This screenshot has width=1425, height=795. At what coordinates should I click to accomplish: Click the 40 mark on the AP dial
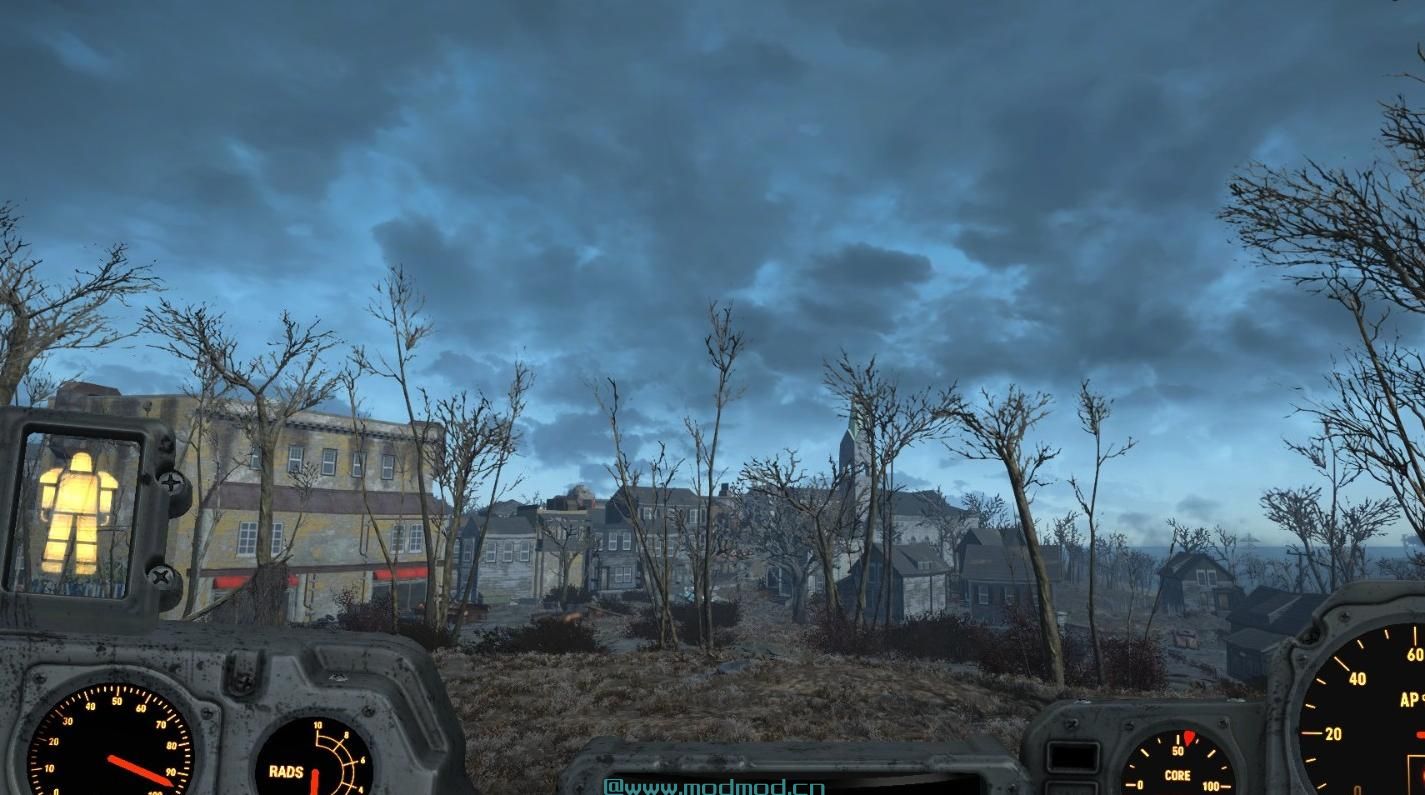click(x=1359, y=677)
